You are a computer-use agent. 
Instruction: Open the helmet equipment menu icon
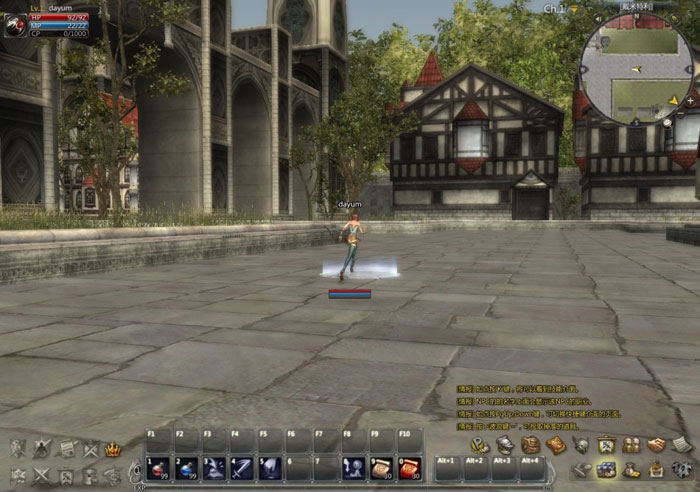click(x=506, y=445)
